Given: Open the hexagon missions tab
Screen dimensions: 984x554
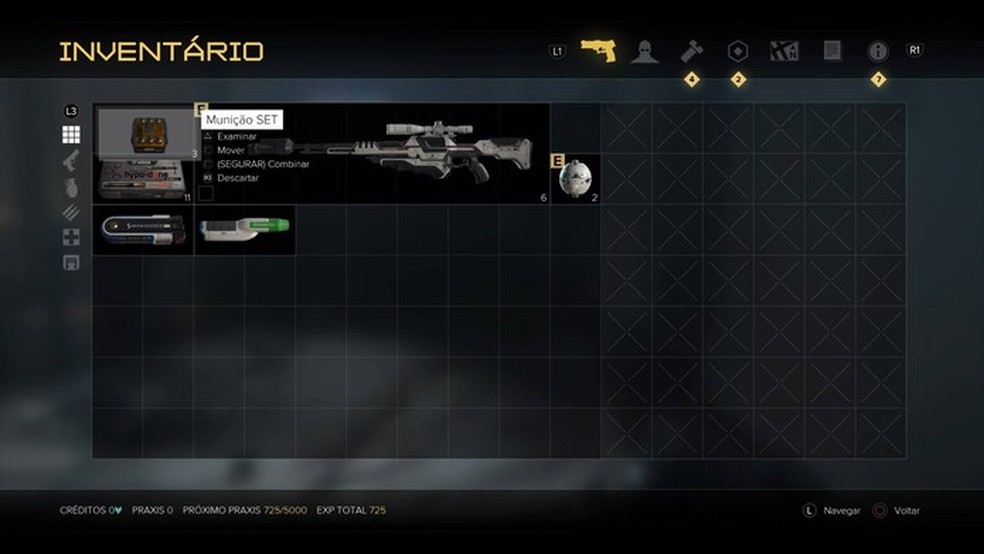Looking at the screenshot, I should coord(738,50).
